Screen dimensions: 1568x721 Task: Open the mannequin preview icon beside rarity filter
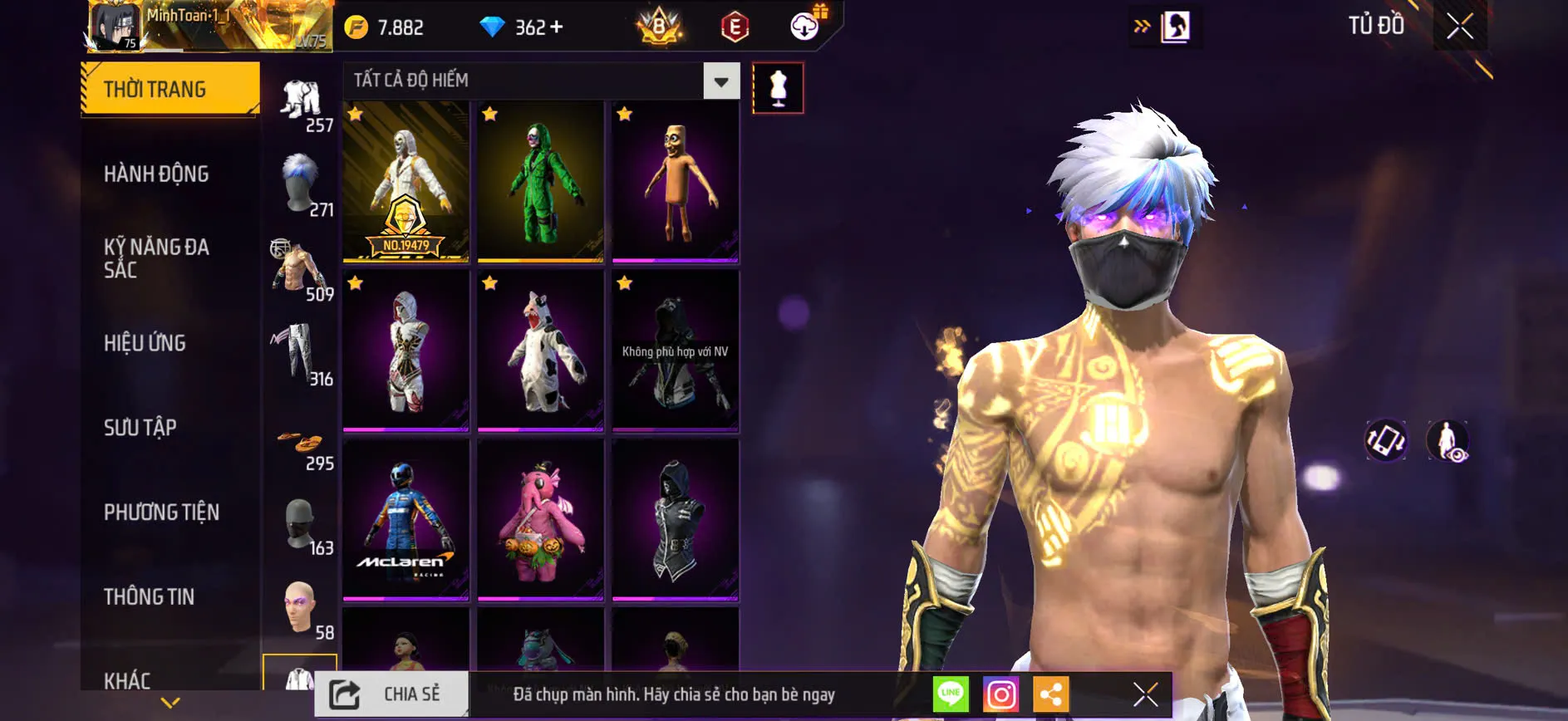click(778, 87)
